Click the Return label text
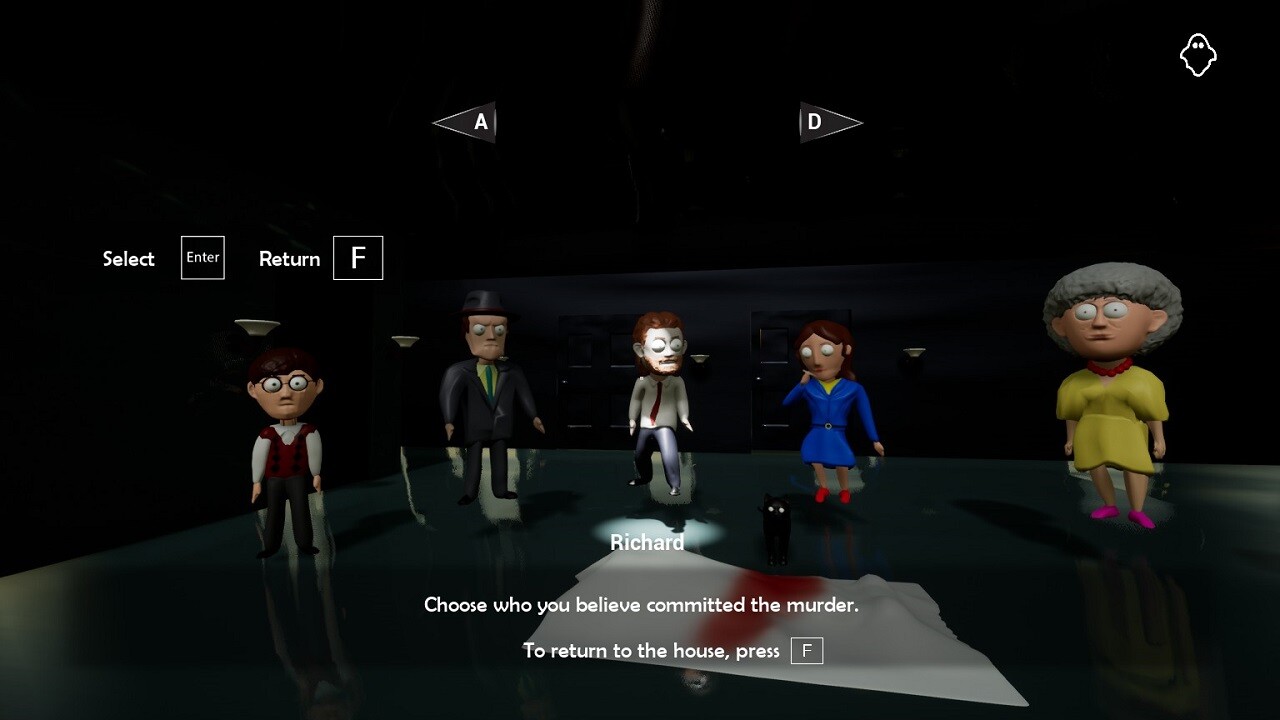Viewport: 1280px width, 720px height. [x=289, y=258]
